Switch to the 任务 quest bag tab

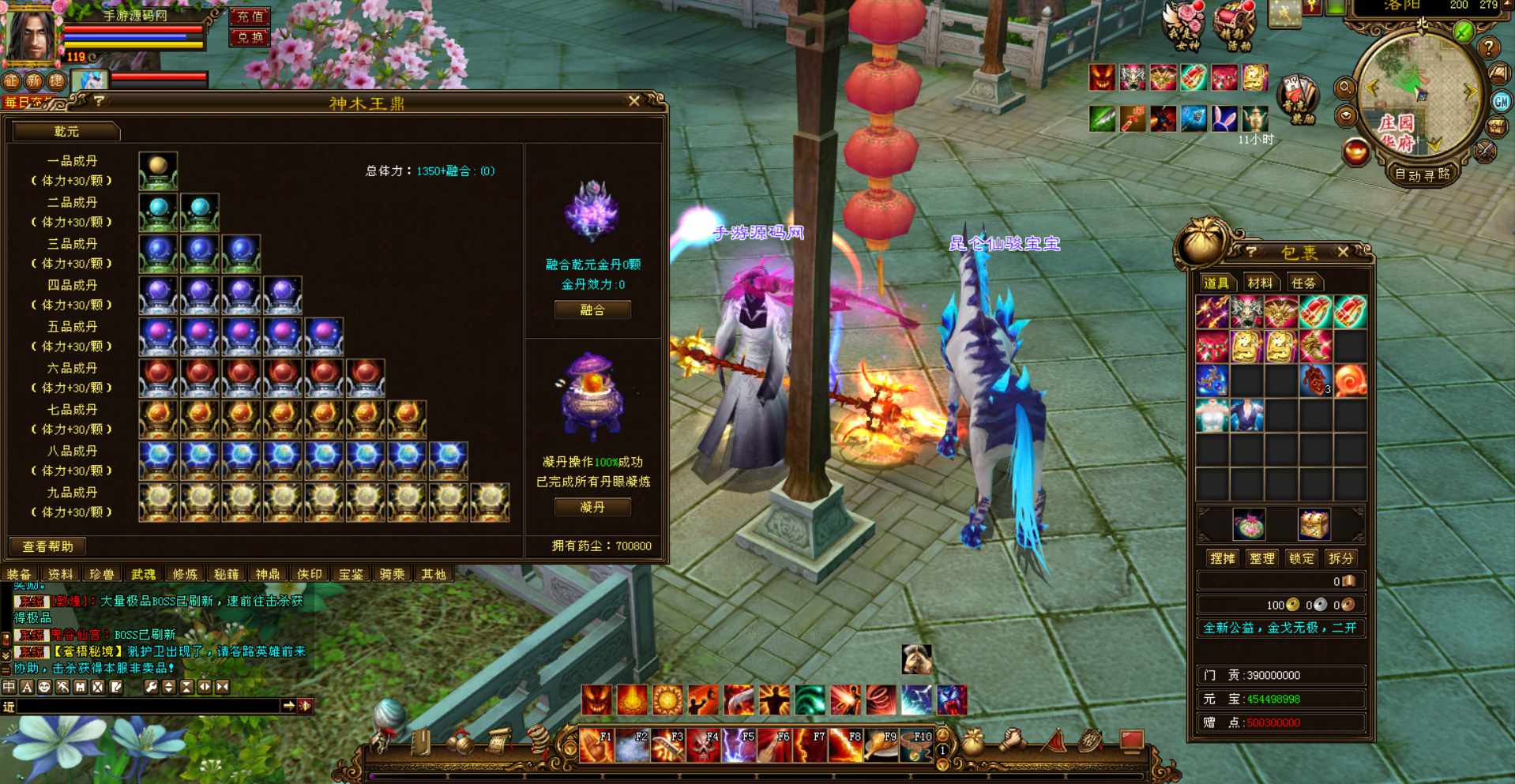[x=1303, y=283]
